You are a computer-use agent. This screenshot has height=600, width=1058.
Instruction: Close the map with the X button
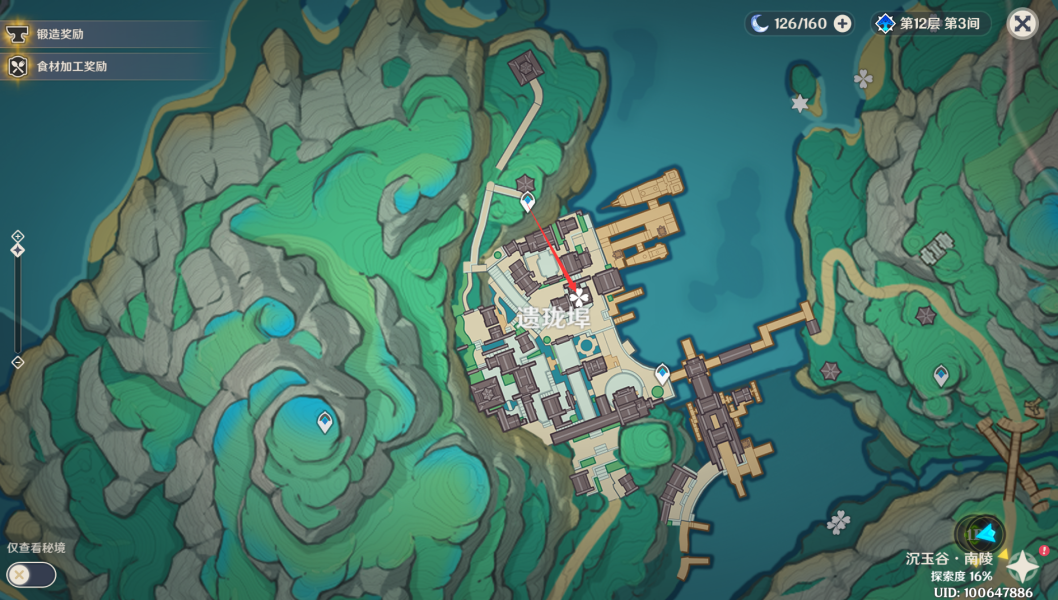pos(1022,23)
